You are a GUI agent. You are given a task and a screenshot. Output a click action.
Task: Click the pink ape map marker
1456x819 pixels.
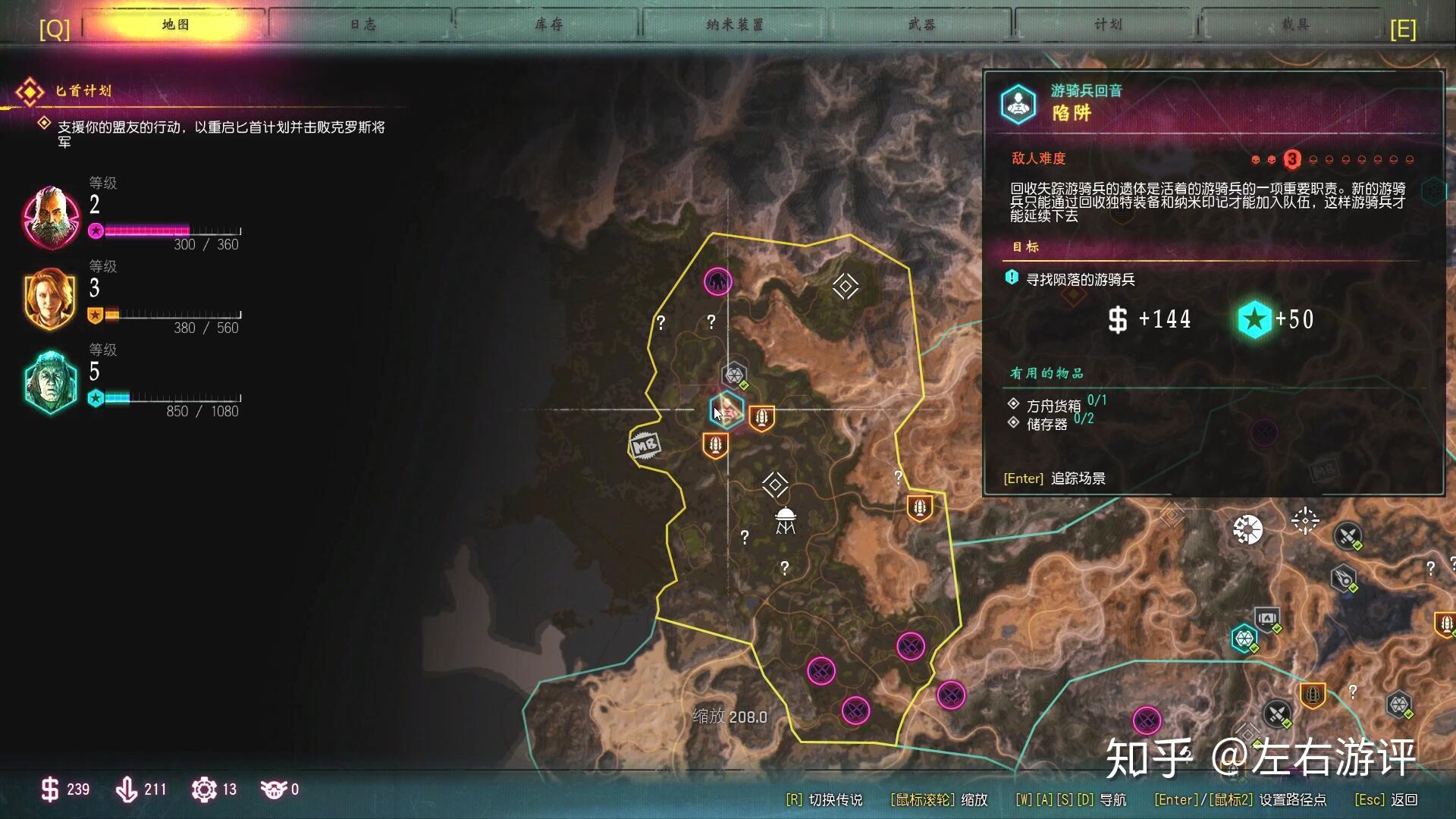[x=717, y=282]
